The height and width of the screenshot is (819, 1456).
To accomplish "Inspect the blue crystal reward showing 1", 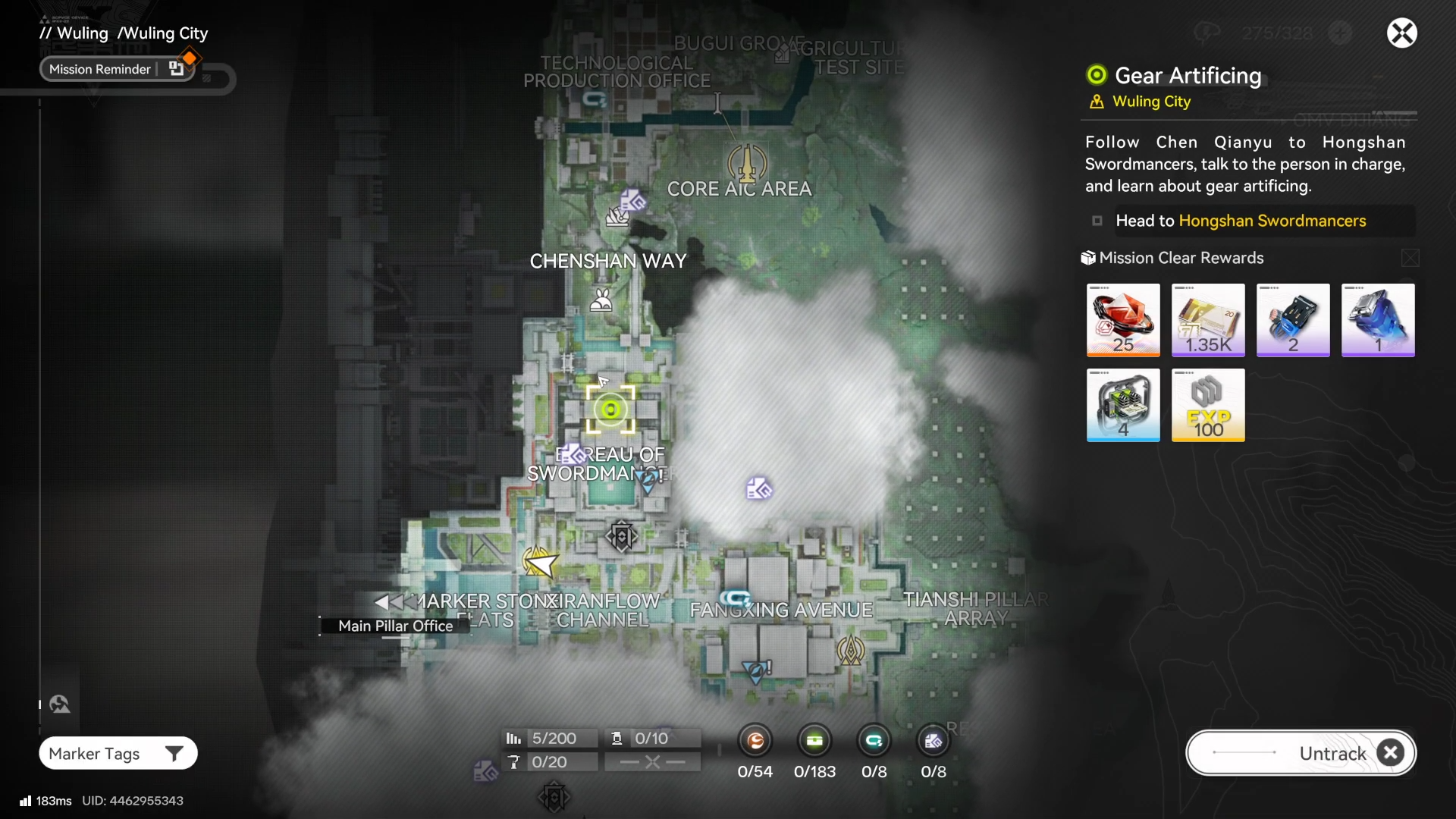I will pos(1378,320).
